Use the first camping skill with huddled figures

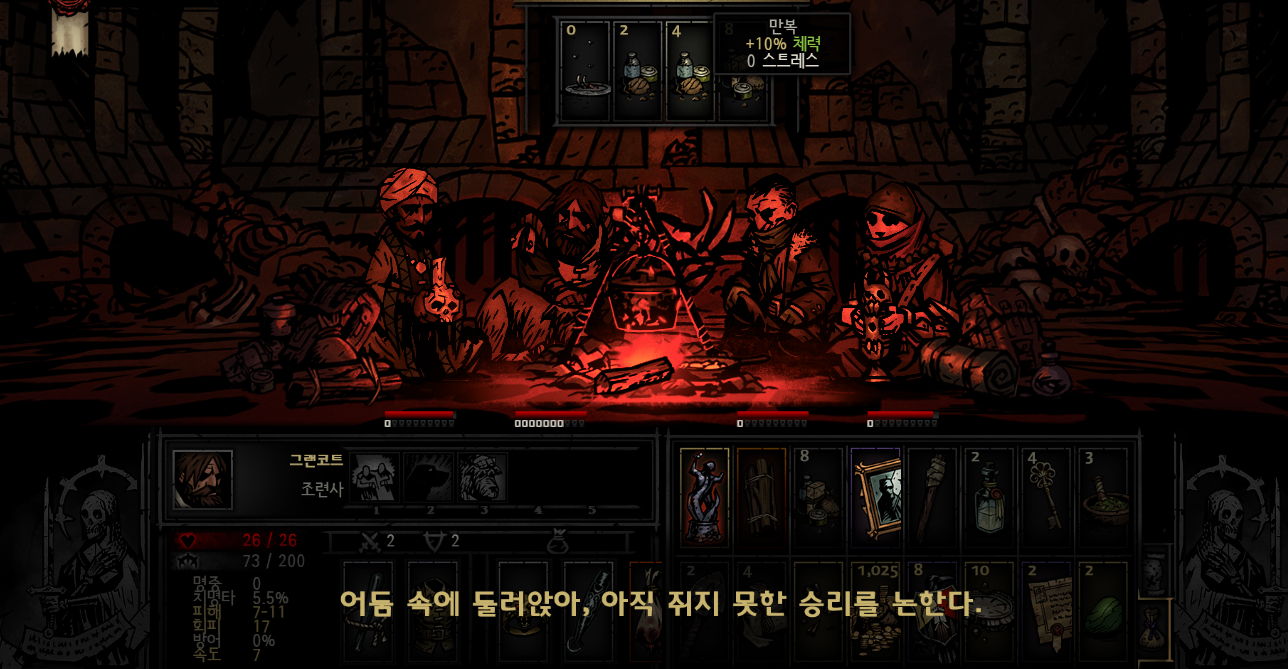coord(374,478)
